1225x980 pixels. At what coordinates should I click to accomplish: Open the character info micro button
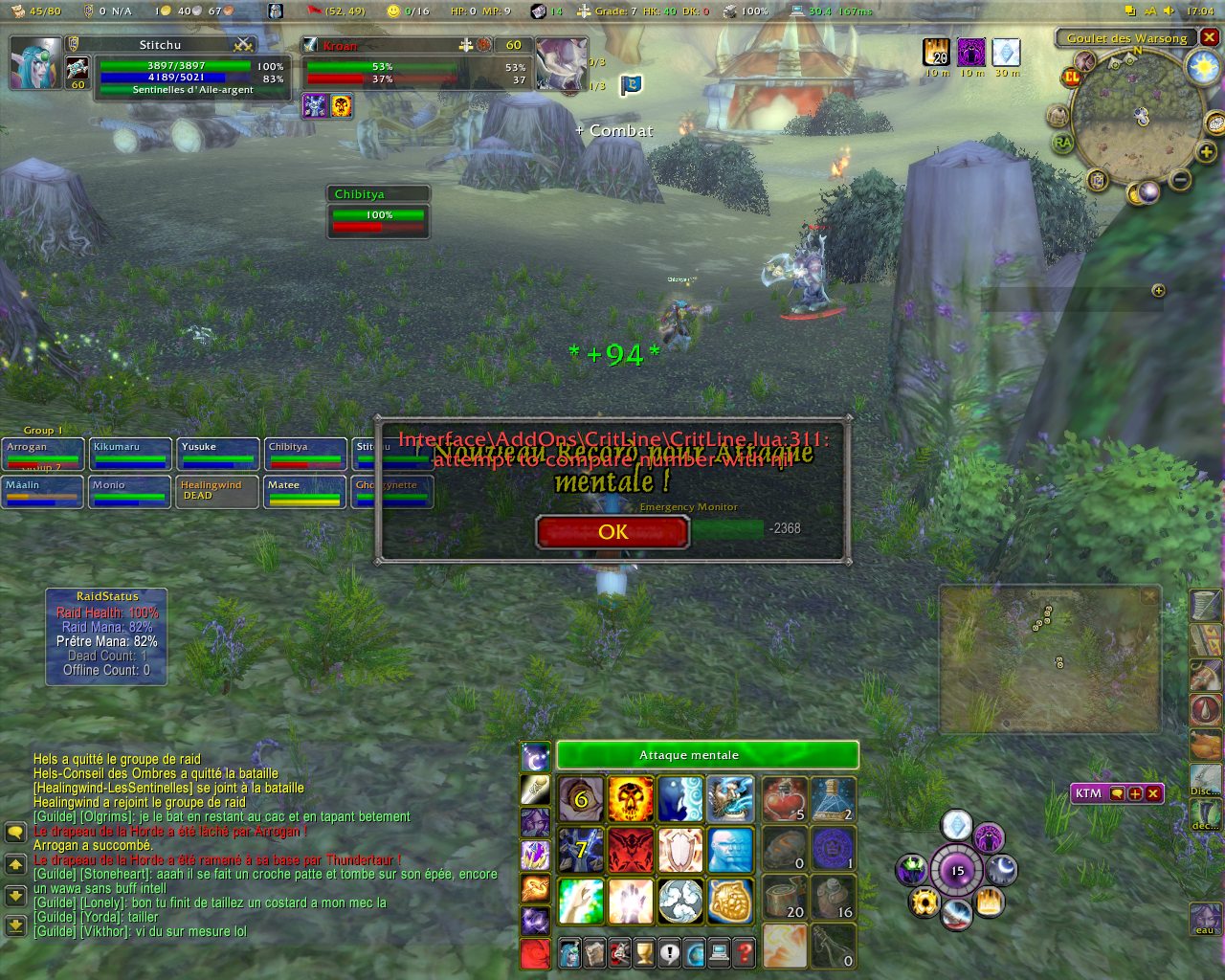coord(569,952)
